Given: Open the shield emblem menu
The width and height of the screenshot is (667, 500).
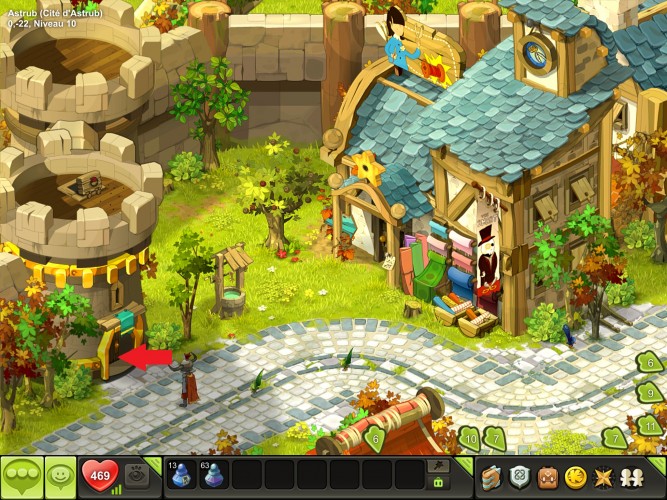Looking at the screenshot, I should point(519,476).
